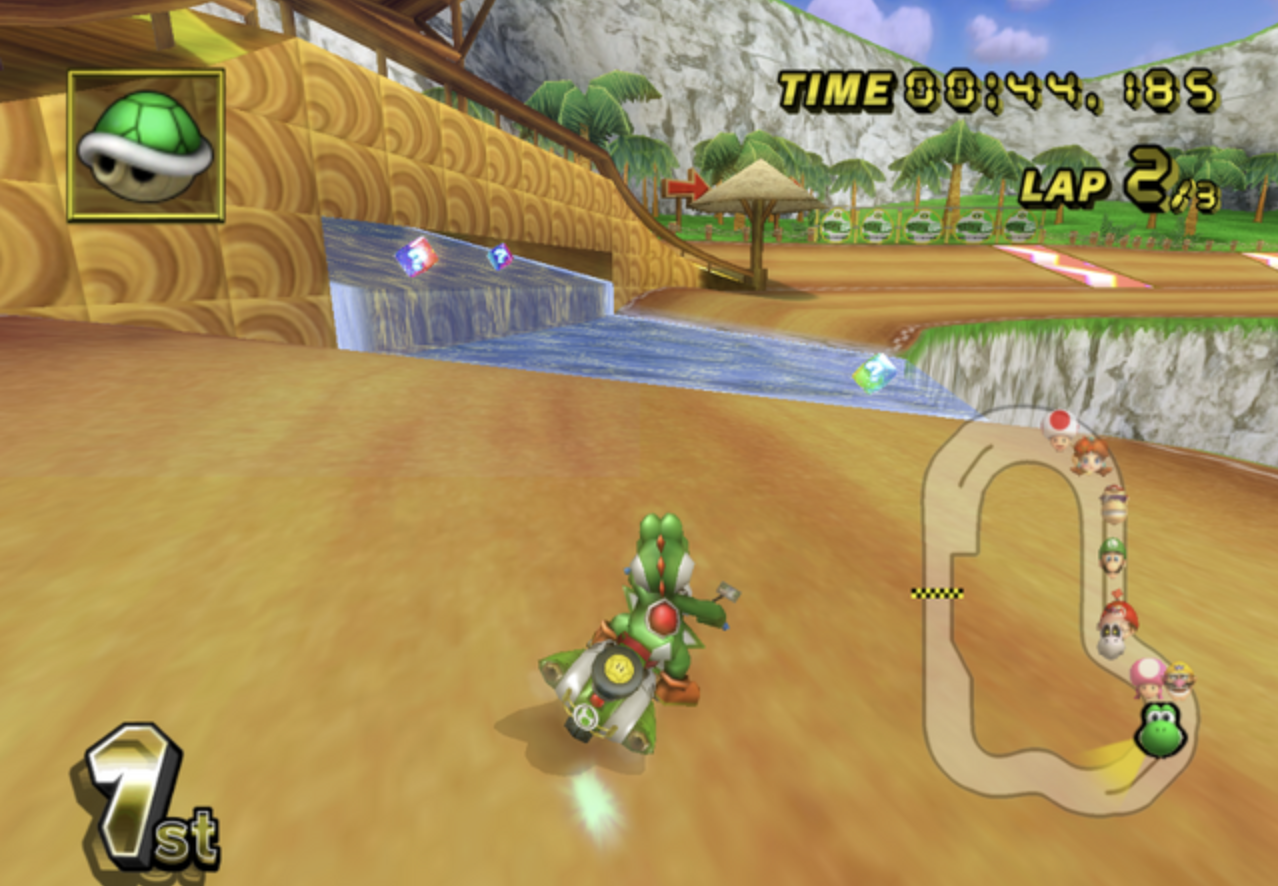Click the checkered finish line map marker
Image resolution: width=1278 pixels, height=886 pixels.
[x=937, y=593]
